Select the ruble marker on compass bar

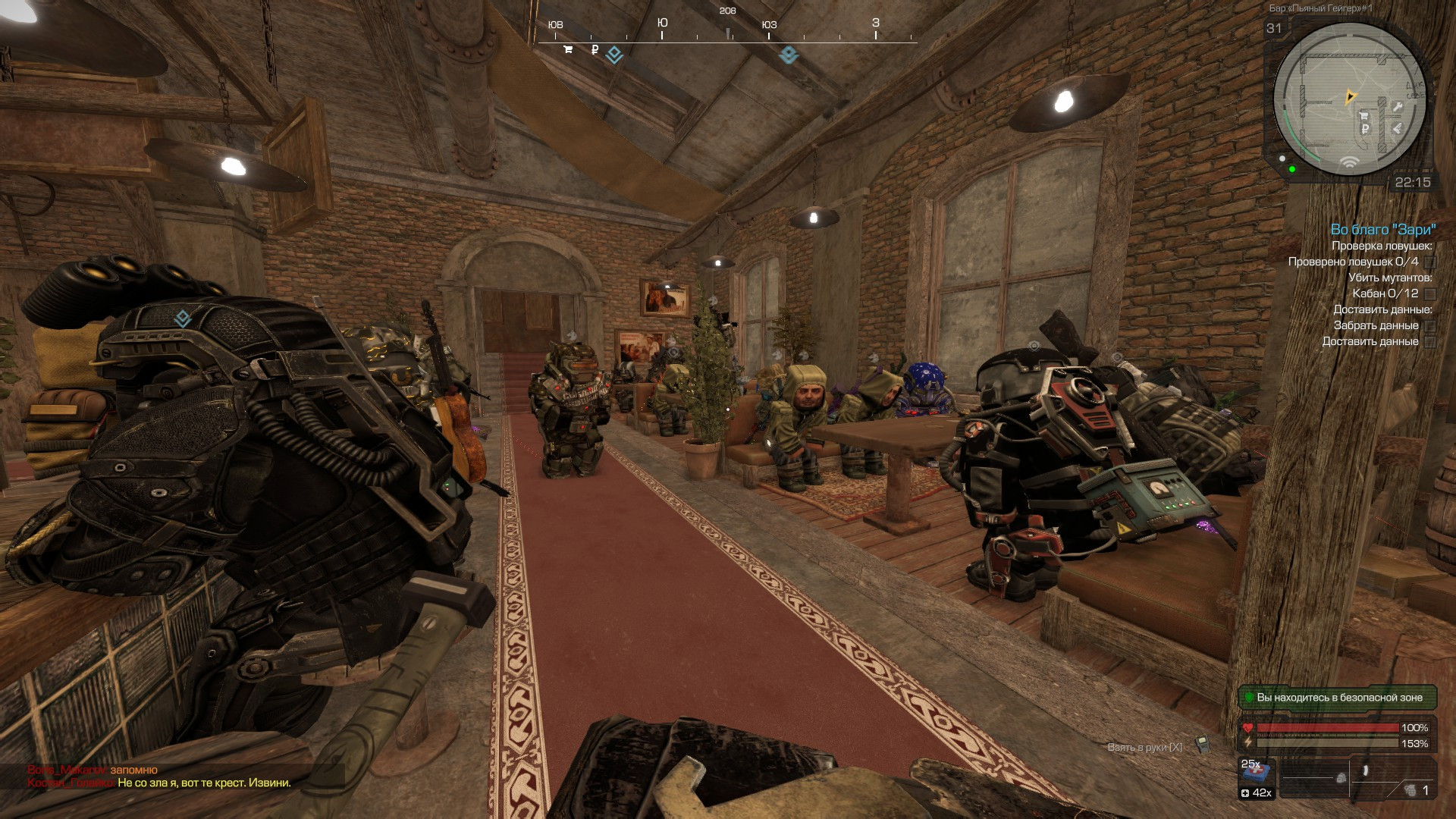tap(595, 50)
